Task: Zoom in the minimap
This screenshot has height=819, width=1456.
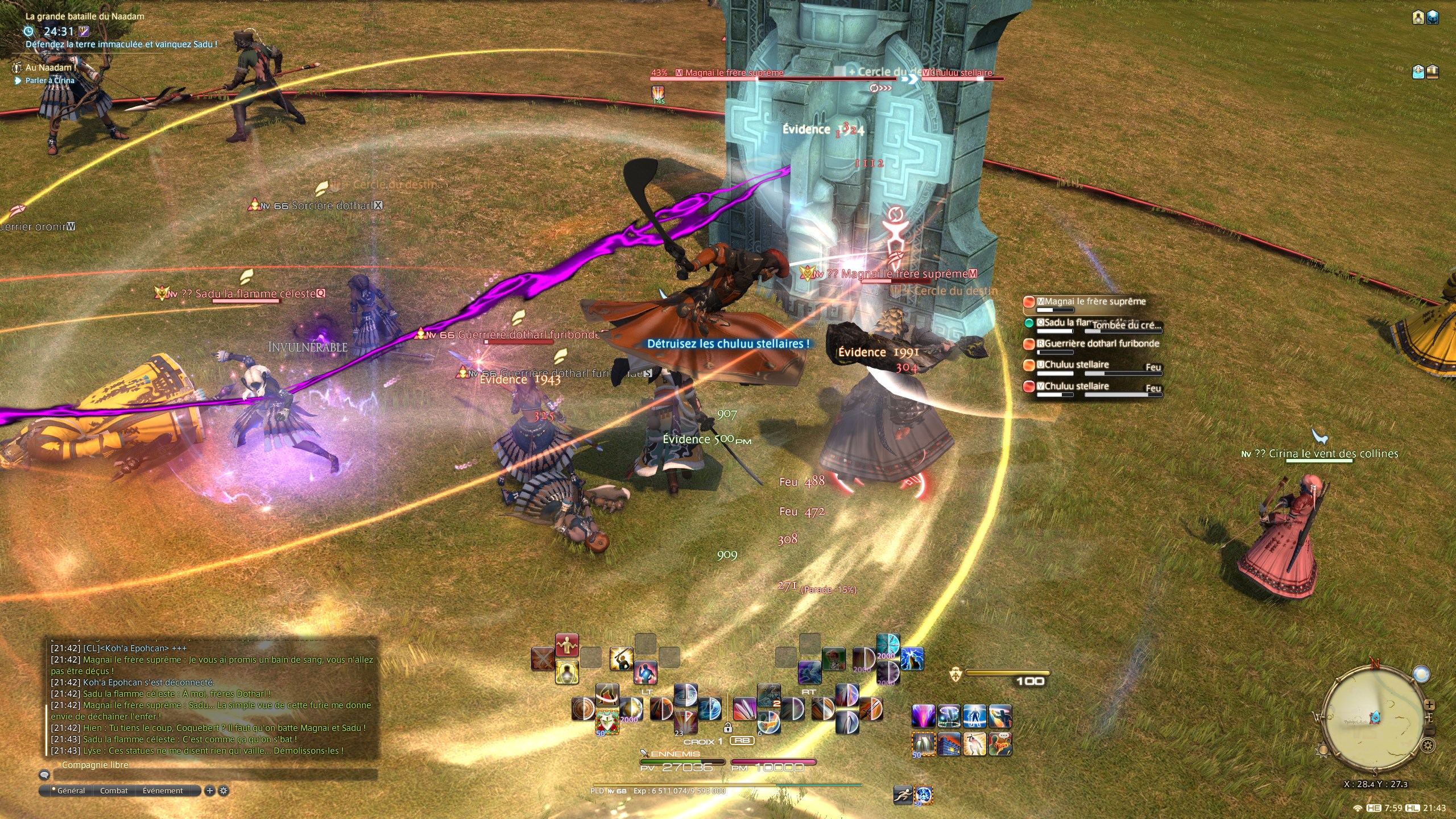Action: [1429, 705]
